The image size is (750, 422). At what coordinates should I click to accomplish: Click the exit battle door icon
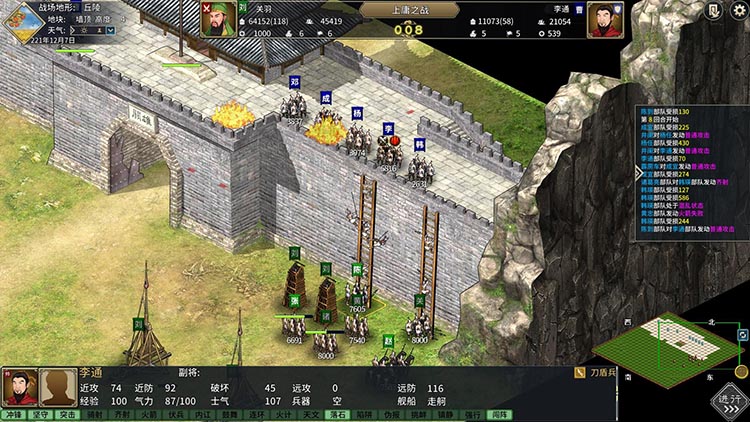[713, 11]
